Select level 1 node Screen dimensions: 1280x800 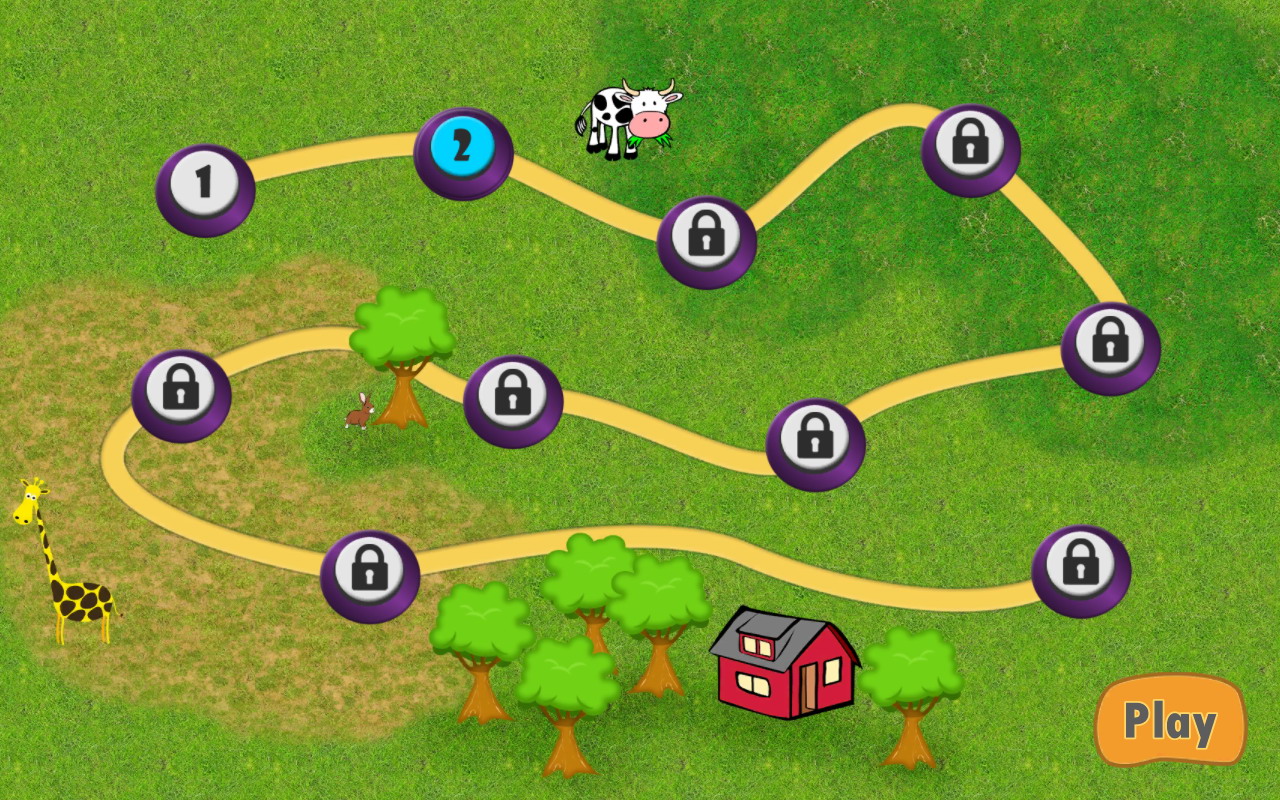205,187
